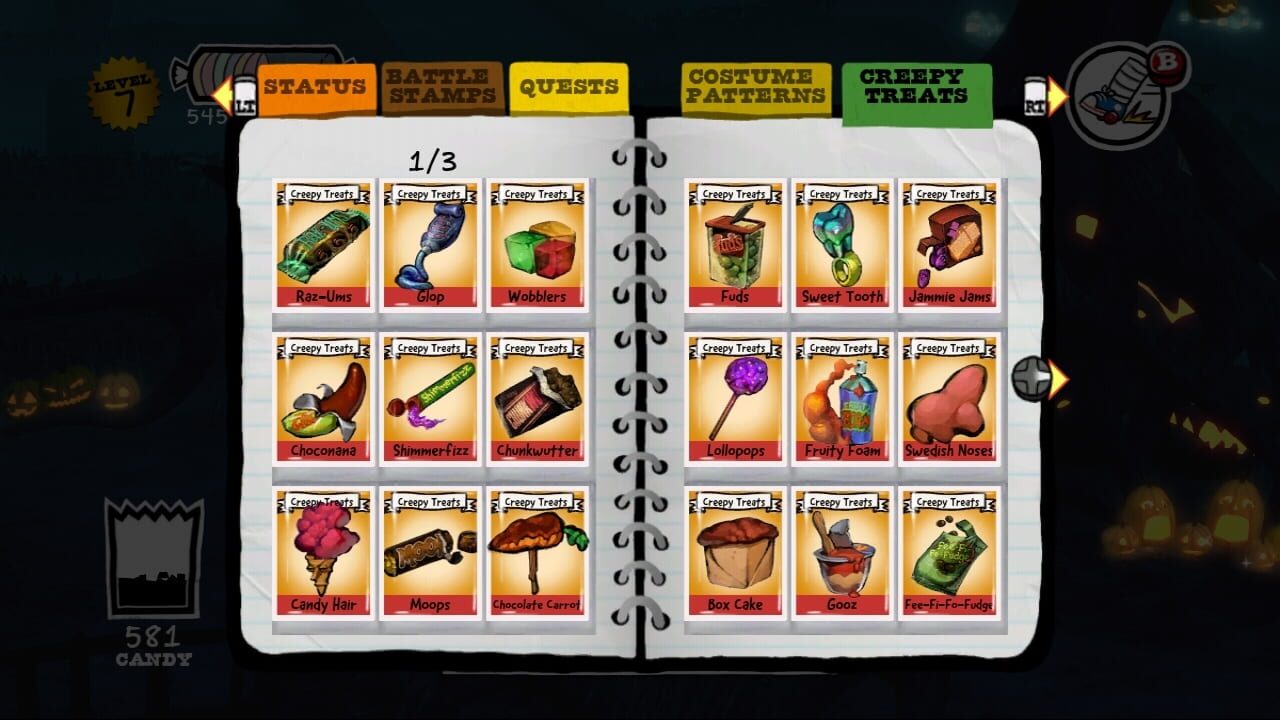
Task: Switch to the Status tab
Action: [x=315, y=88]
